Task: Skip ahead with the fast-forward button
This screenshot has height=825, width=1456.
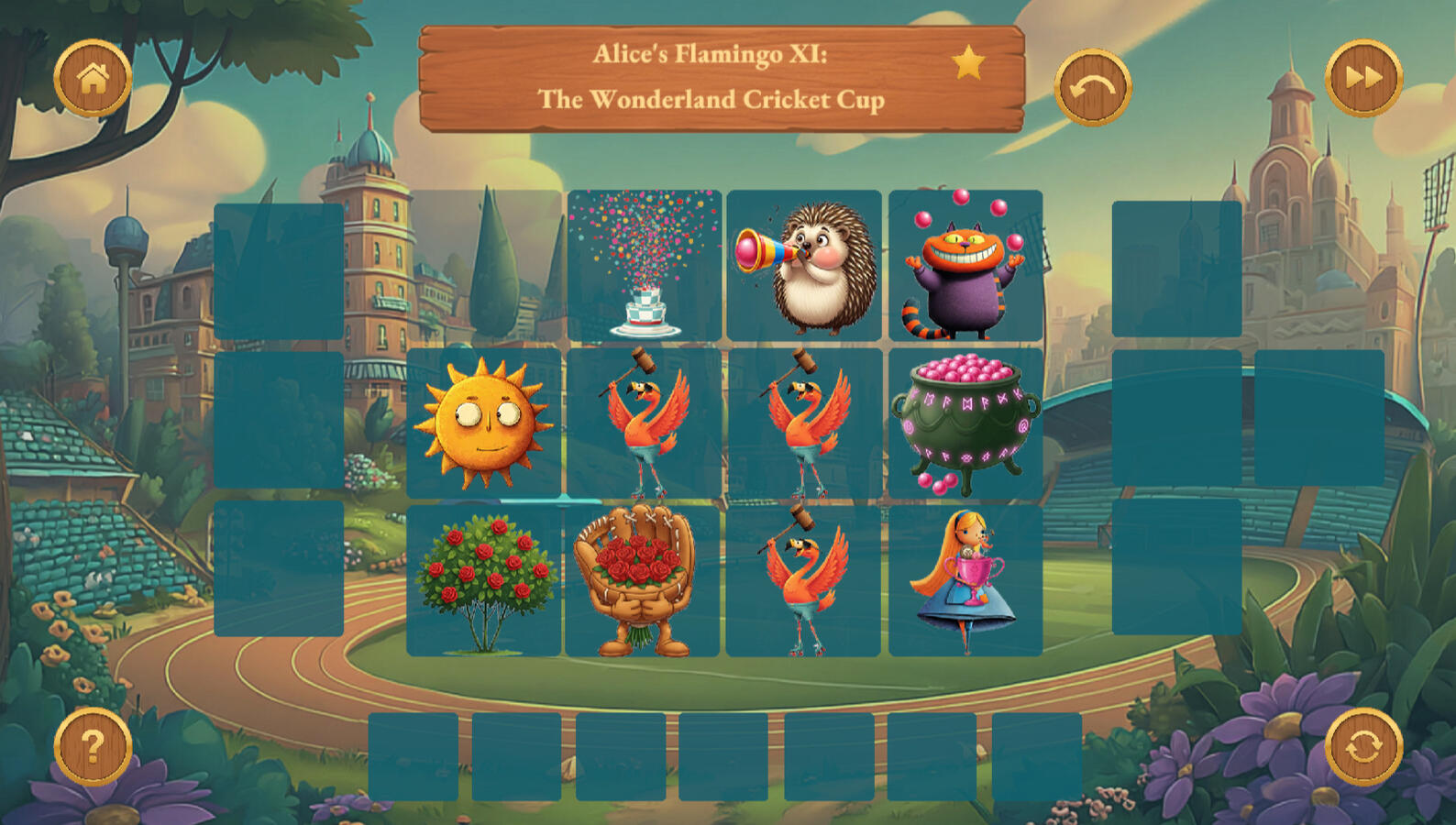Action: click(x=1363, y=79)
